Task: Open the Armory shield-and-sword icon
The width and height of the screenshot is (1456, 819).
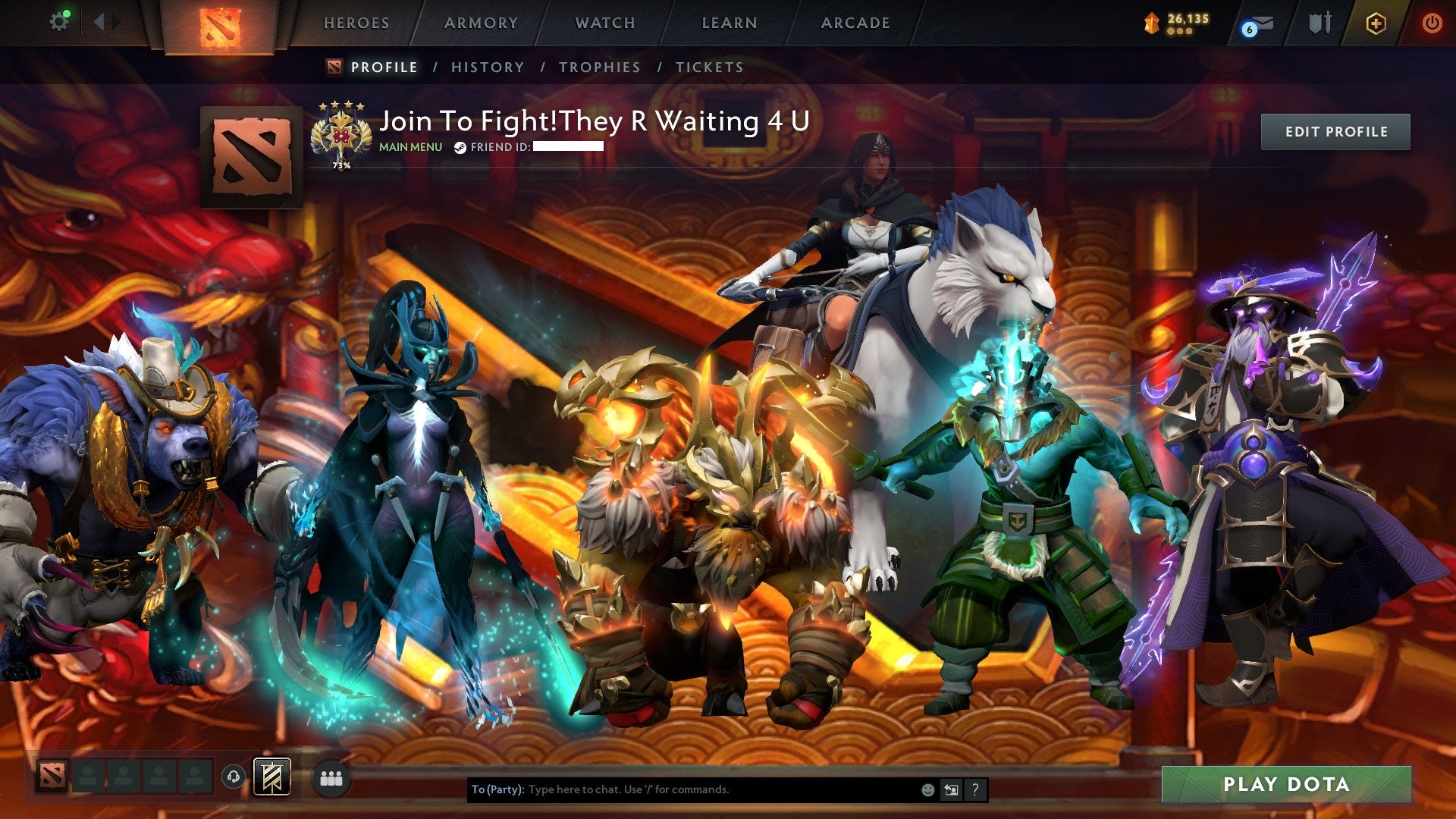Action: pyautogui.click(x=1319, y=22)
